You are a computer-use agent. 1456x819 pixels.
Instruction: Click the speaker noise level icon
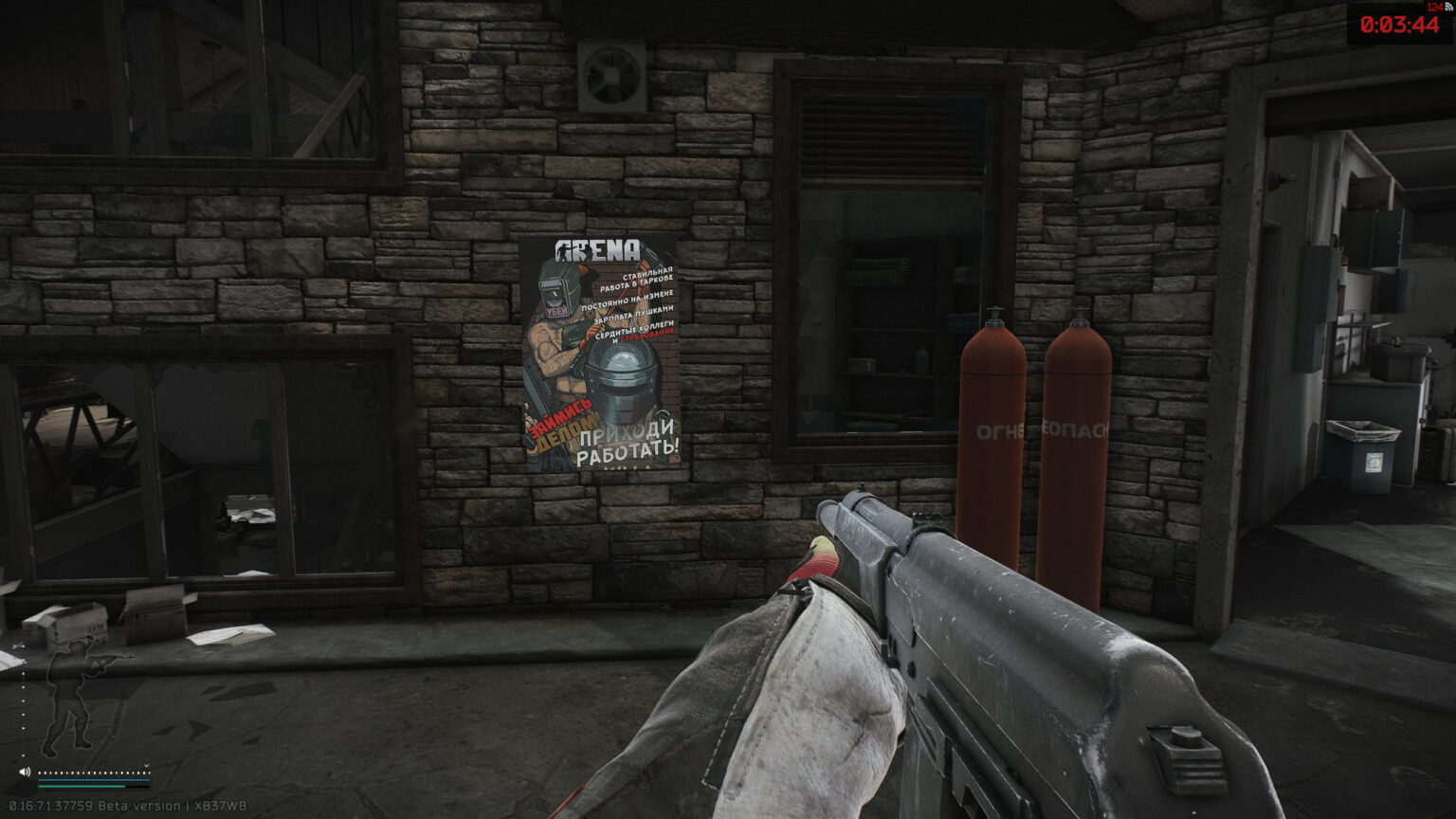point(25,772)
